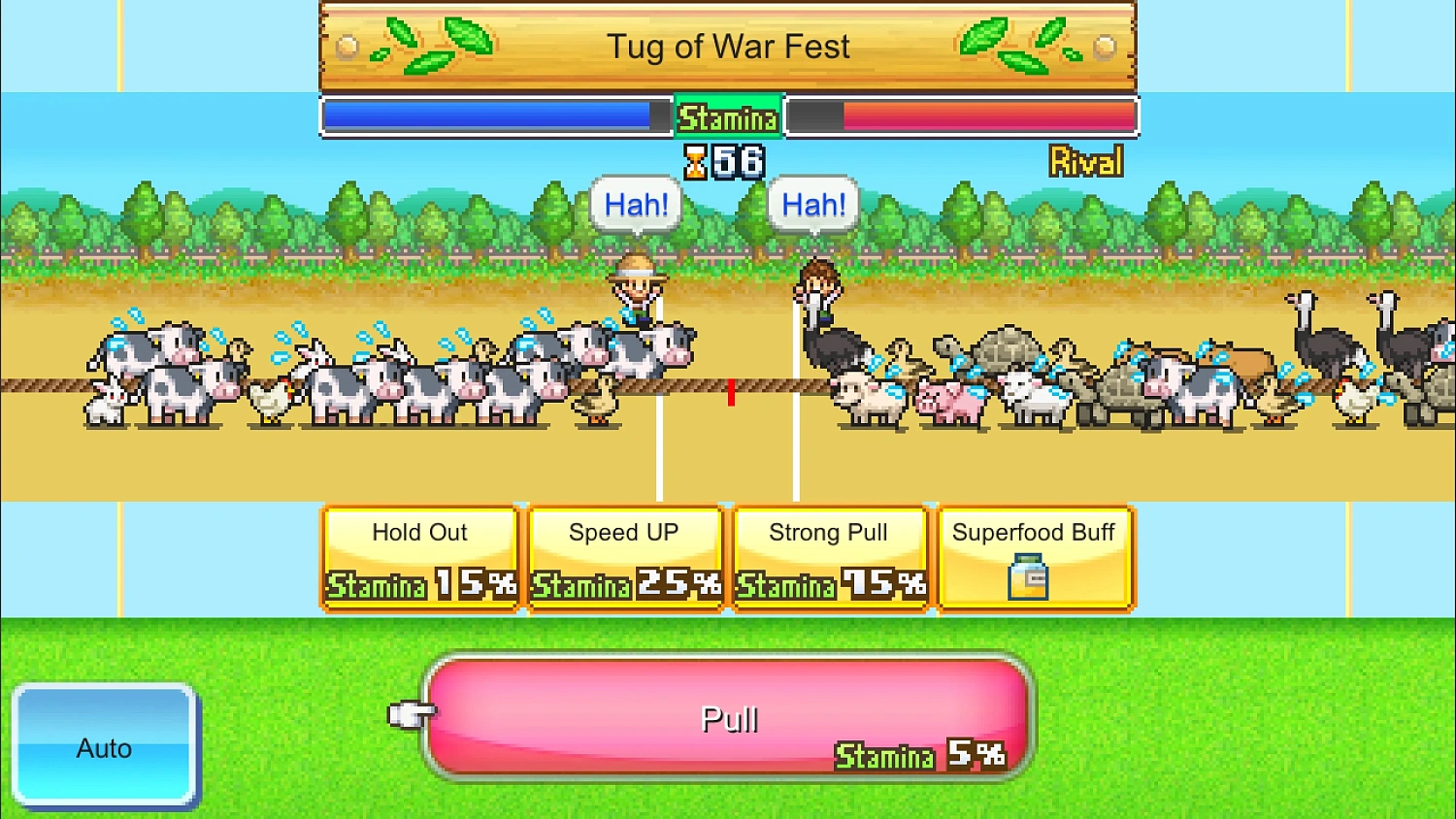Click the hourglass timer icon
The image size is (1456, 819).
[695, 161]
